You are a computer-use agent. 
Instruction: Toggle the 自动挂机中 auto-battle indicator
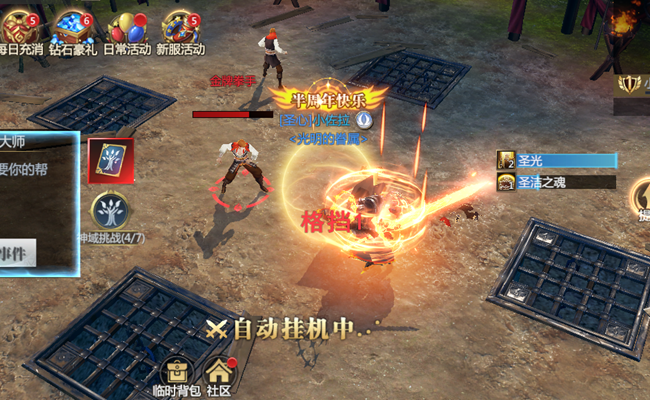tap(288, 327)
